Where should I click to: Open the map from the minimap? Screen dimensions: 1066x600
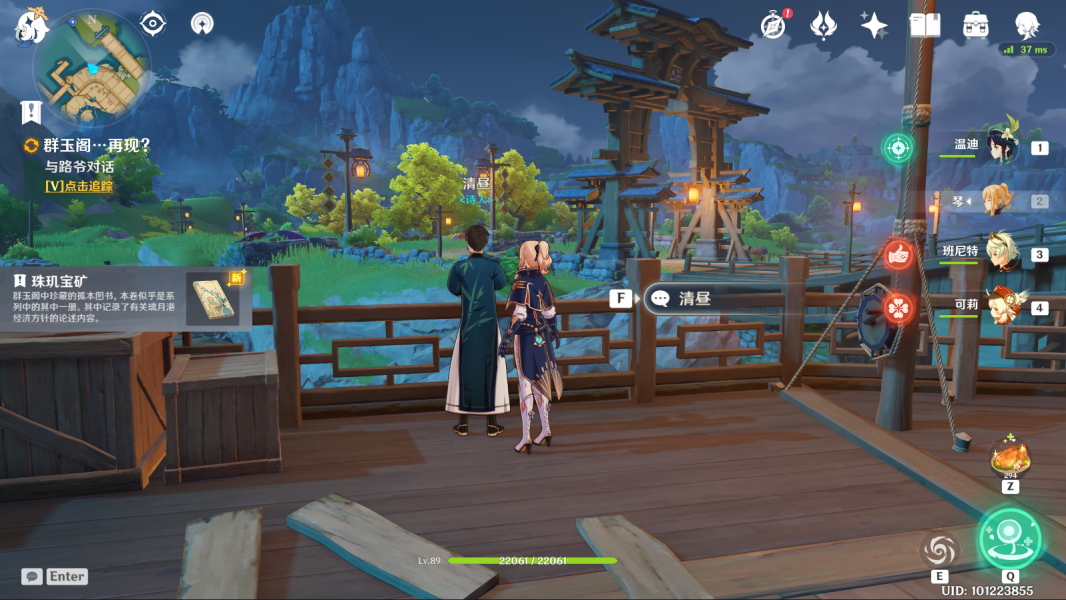pyautogui.click(x=92, y=66)
